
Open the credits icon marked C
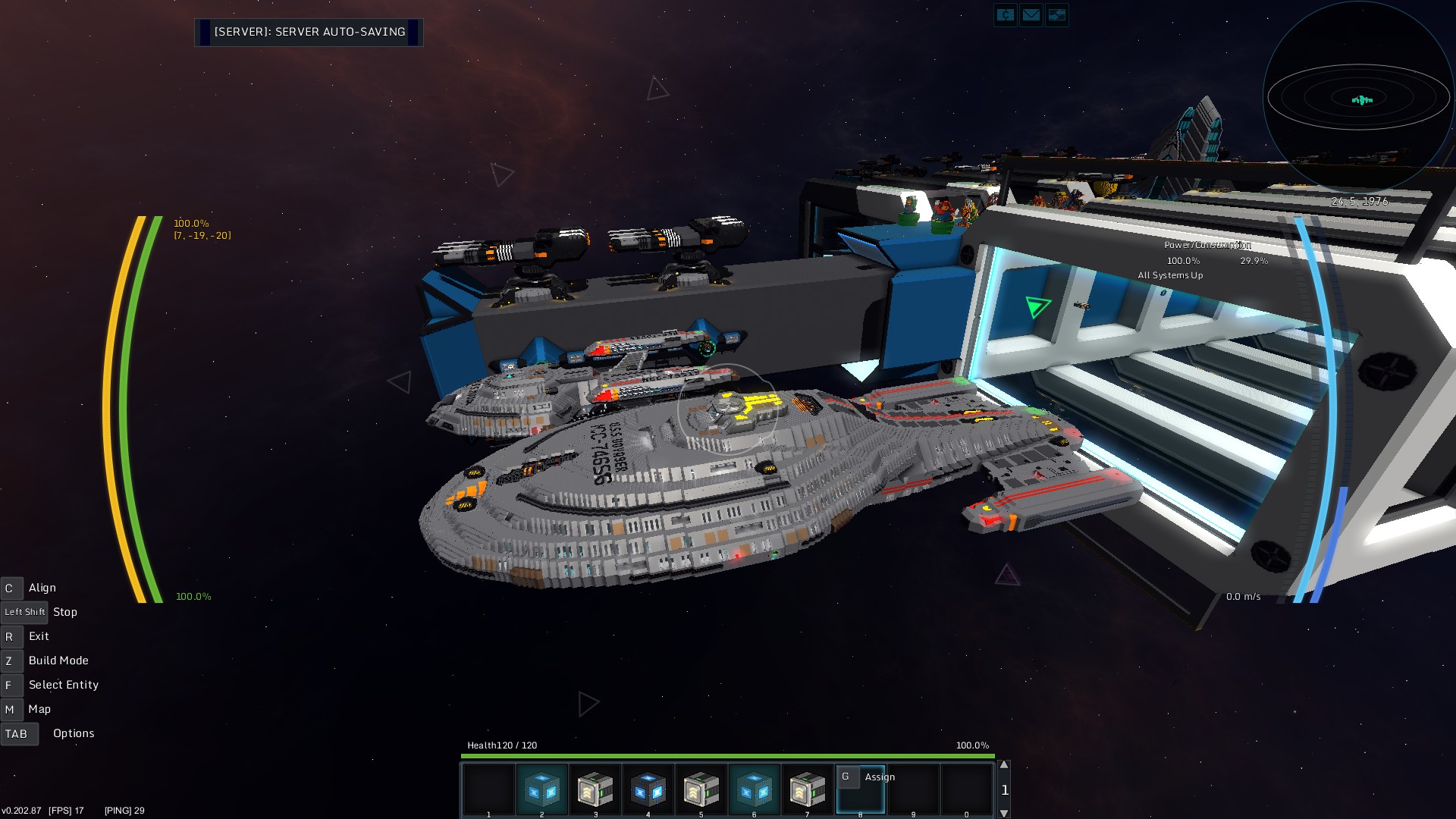pos(1005,14)
